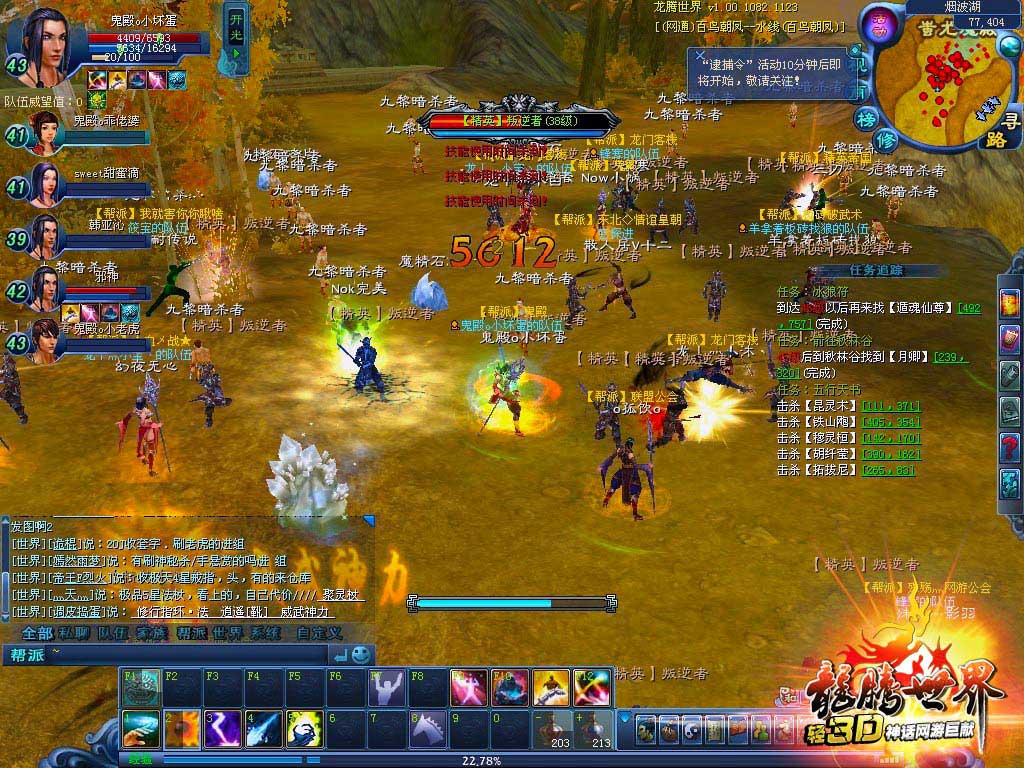The height and width of the screenshot is (768, 1024).
Task: Select the 帮派 chat tab
Action: 190,633
